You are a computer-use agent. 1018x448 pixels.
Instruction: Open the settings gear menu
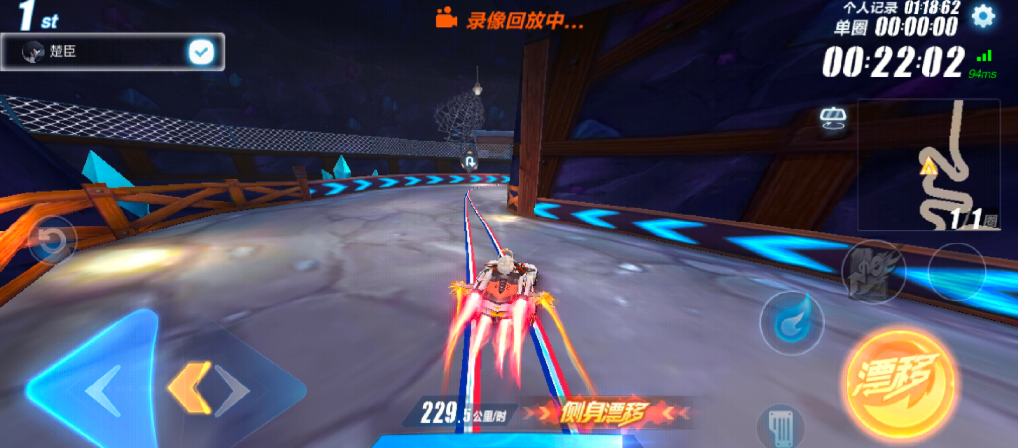(x=984, y=16)
